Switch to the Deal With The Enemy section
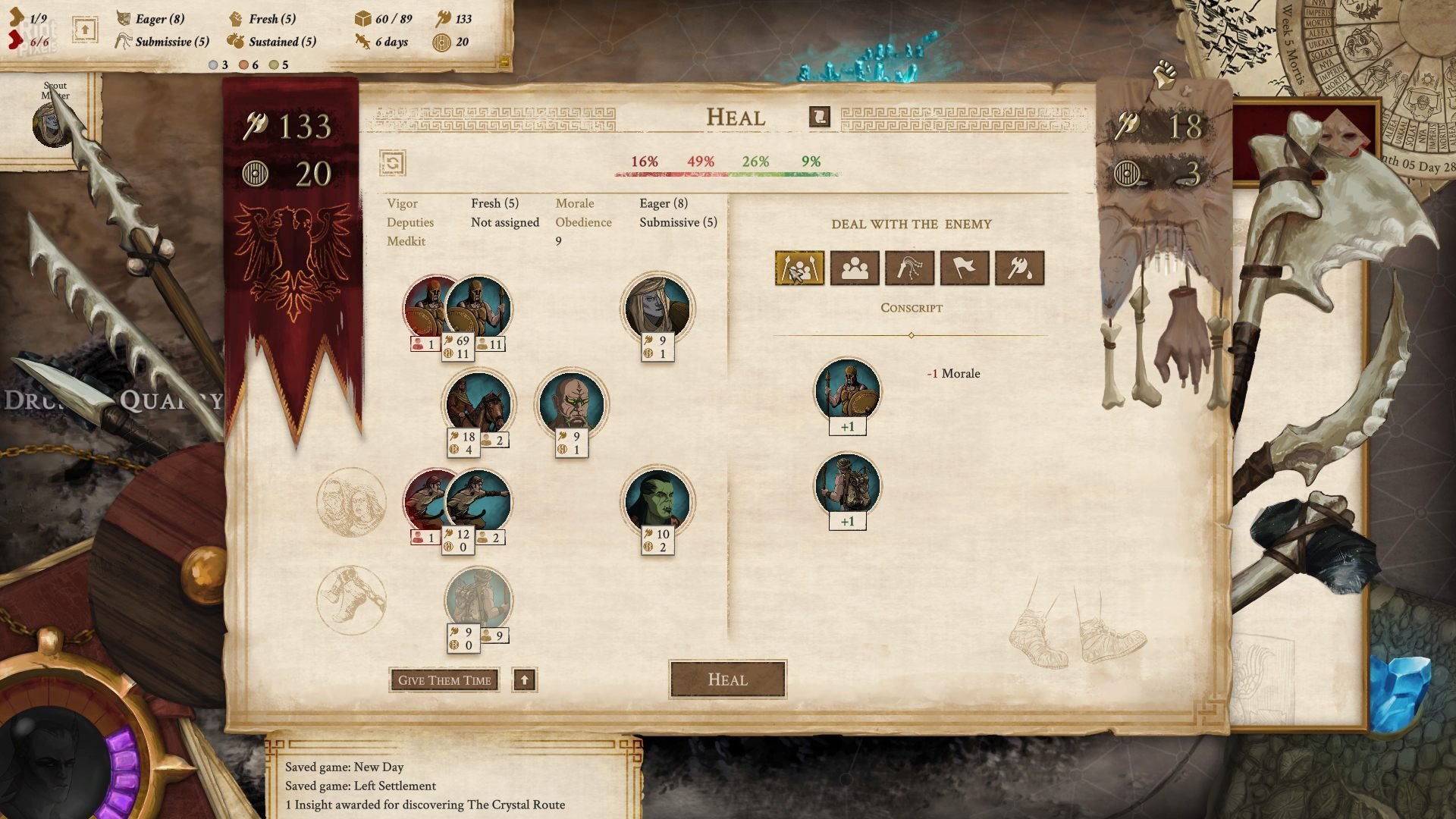 911,224
